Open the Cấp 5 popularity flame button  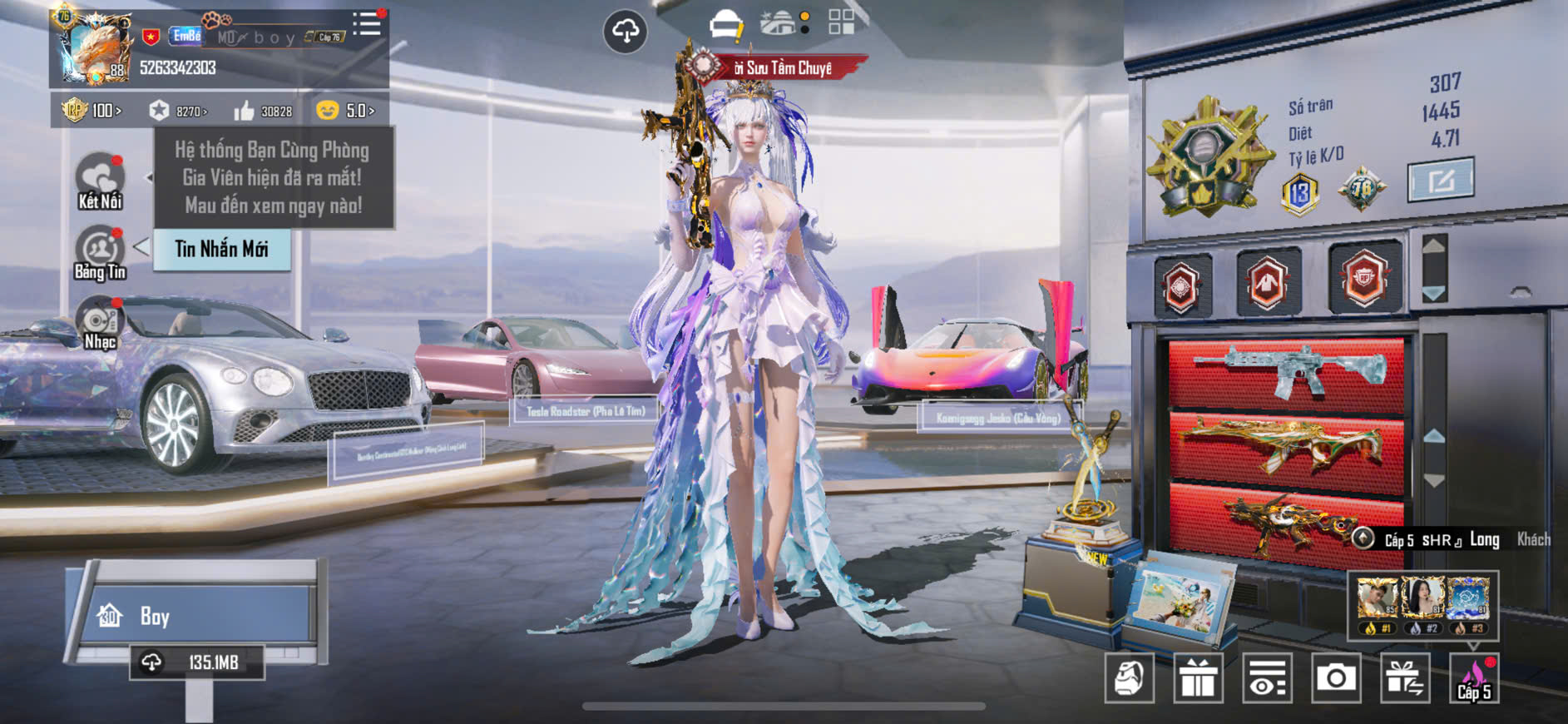click(1473, 678)
